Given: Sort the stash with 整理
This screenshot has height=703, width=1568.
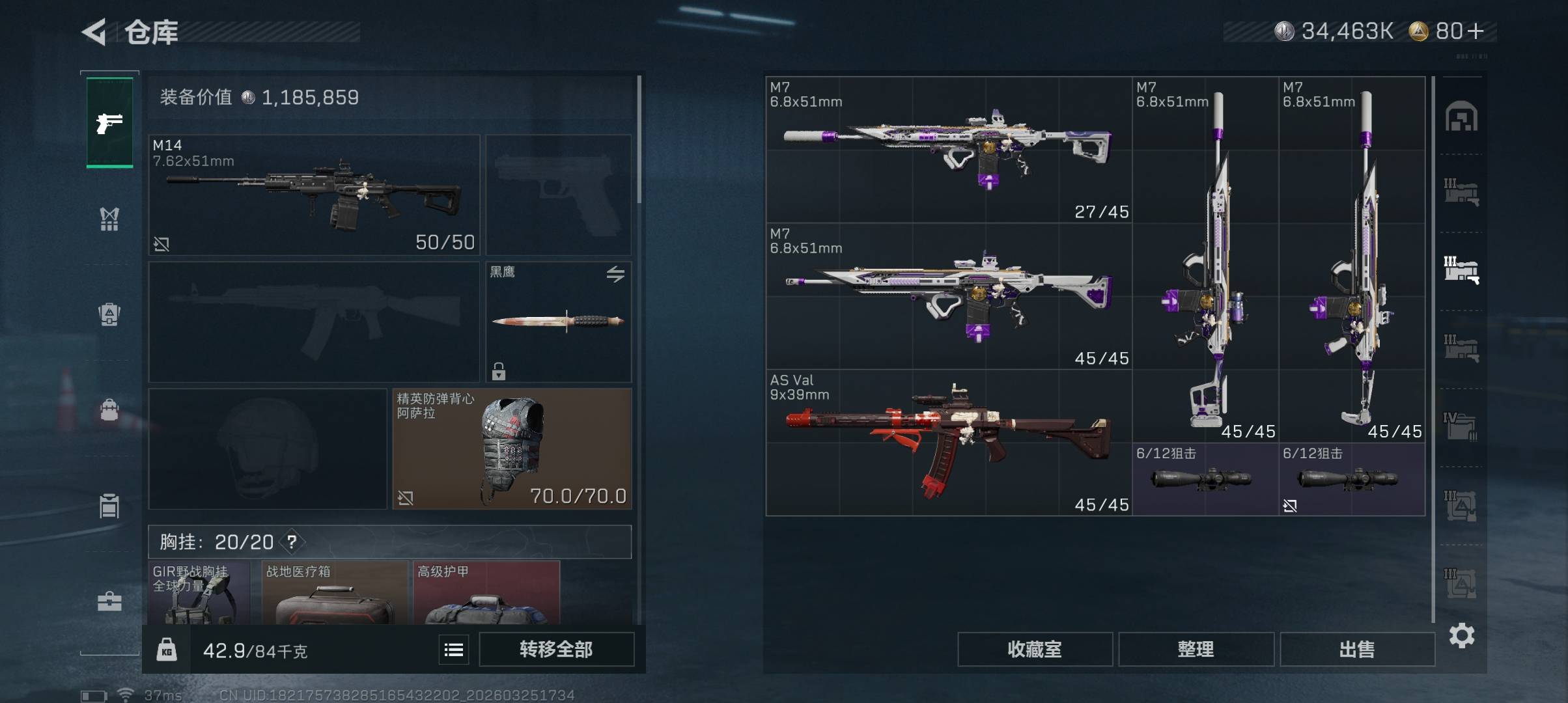Looking at the screenshot, I should tap(1196, 649).
